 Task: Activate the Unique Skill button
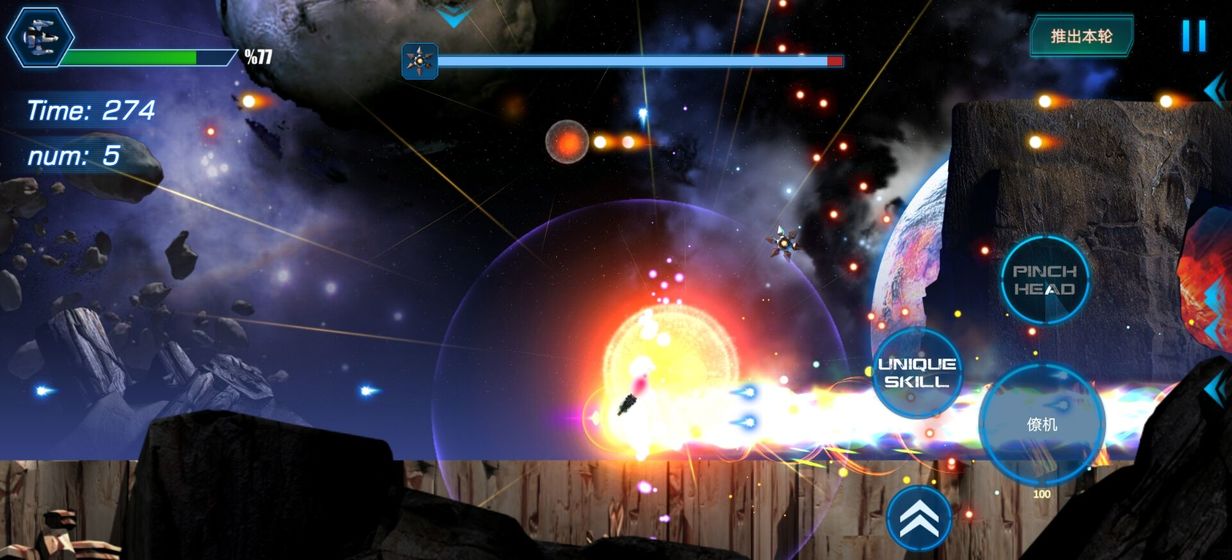click(x=916, y=372)
